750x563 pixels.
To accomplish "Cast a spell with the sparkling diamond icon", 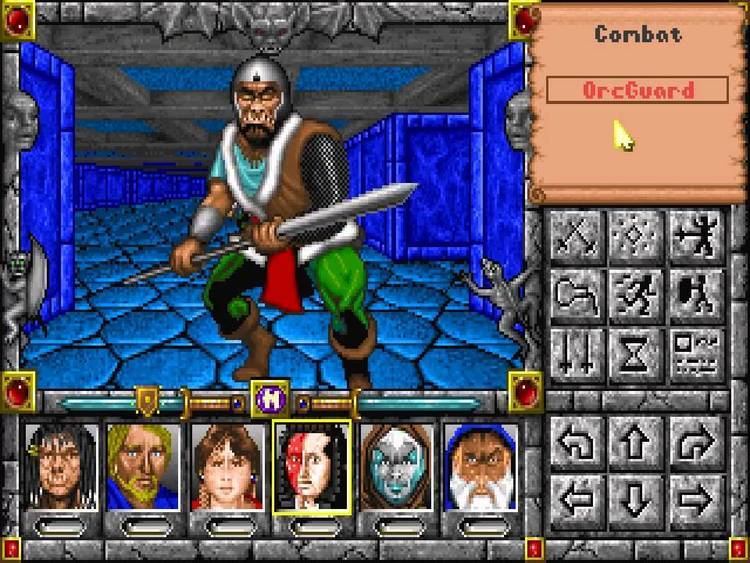I will 637,237.
